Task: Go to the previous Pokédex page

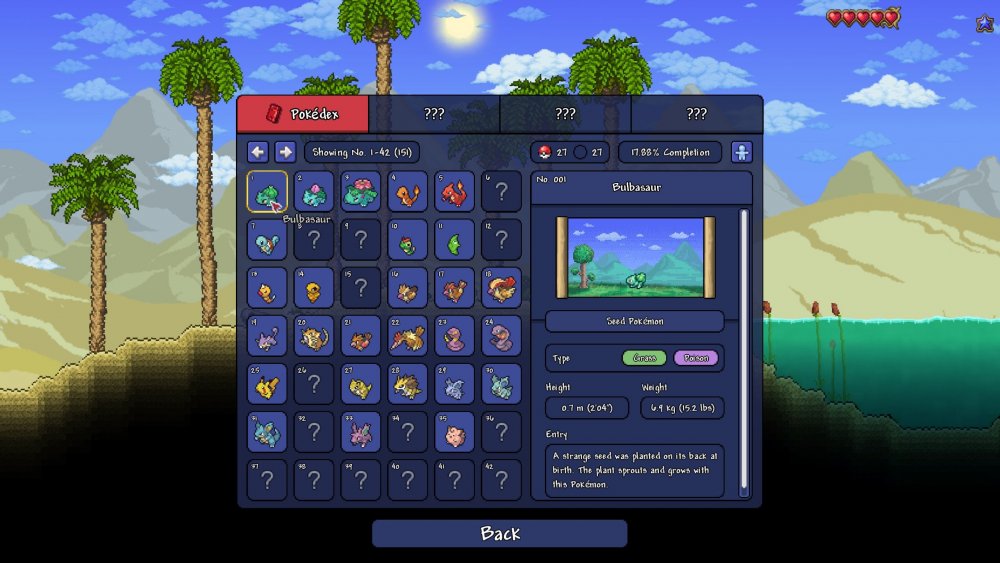Action: coord(258,152)
